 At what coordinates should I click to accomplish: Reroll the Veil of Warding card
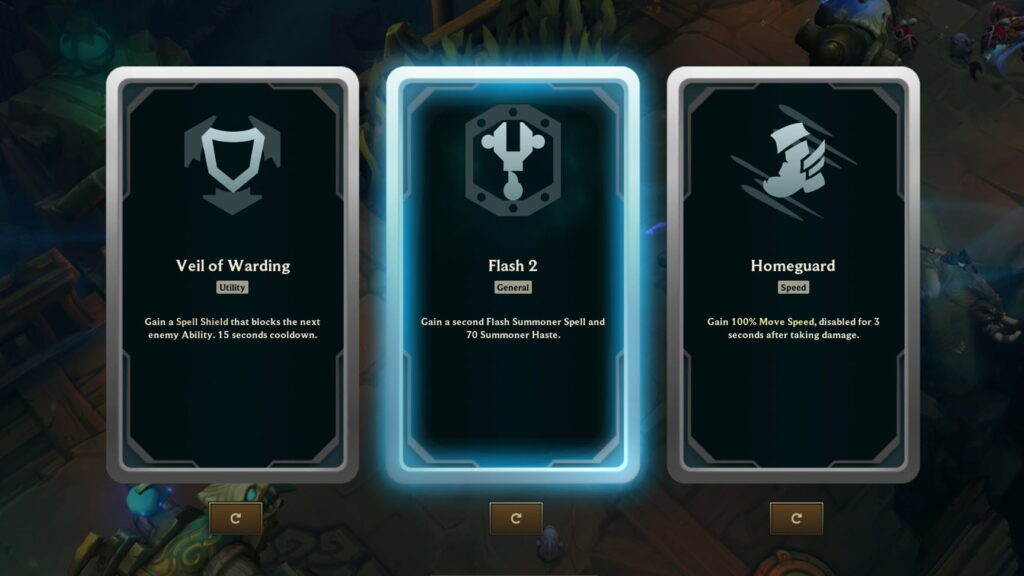(x=236, y=518)
